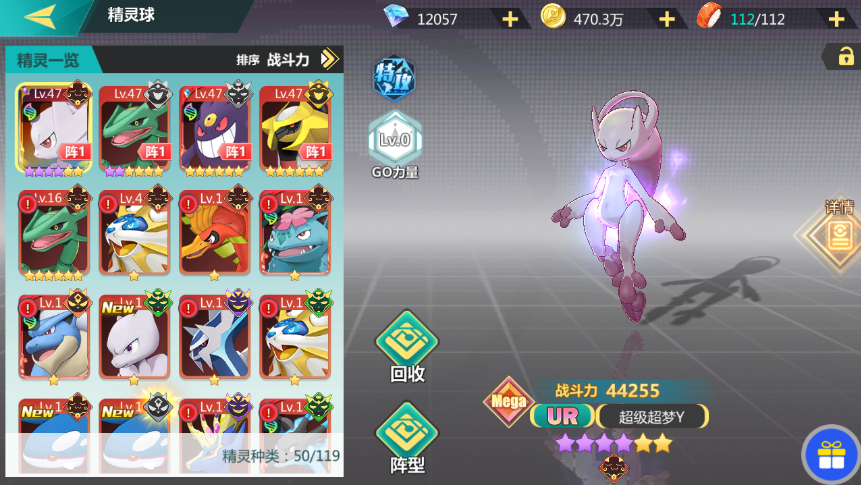Image resolution: width=861 pixels, height=485 pixels.
Task: Open the 特攻 hexagon icon
Action: 393,78
